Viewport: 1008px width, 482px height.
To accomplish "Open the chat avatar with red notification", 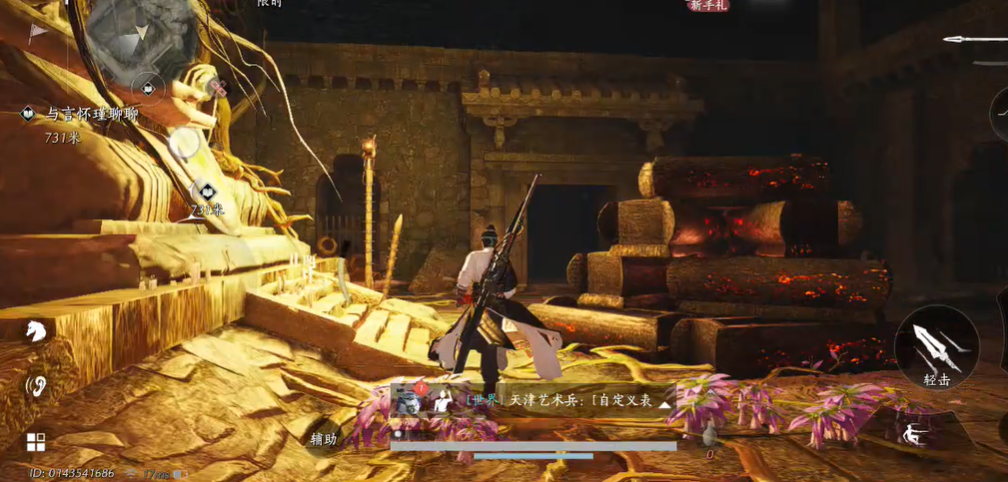I will (x=409, y=399).
